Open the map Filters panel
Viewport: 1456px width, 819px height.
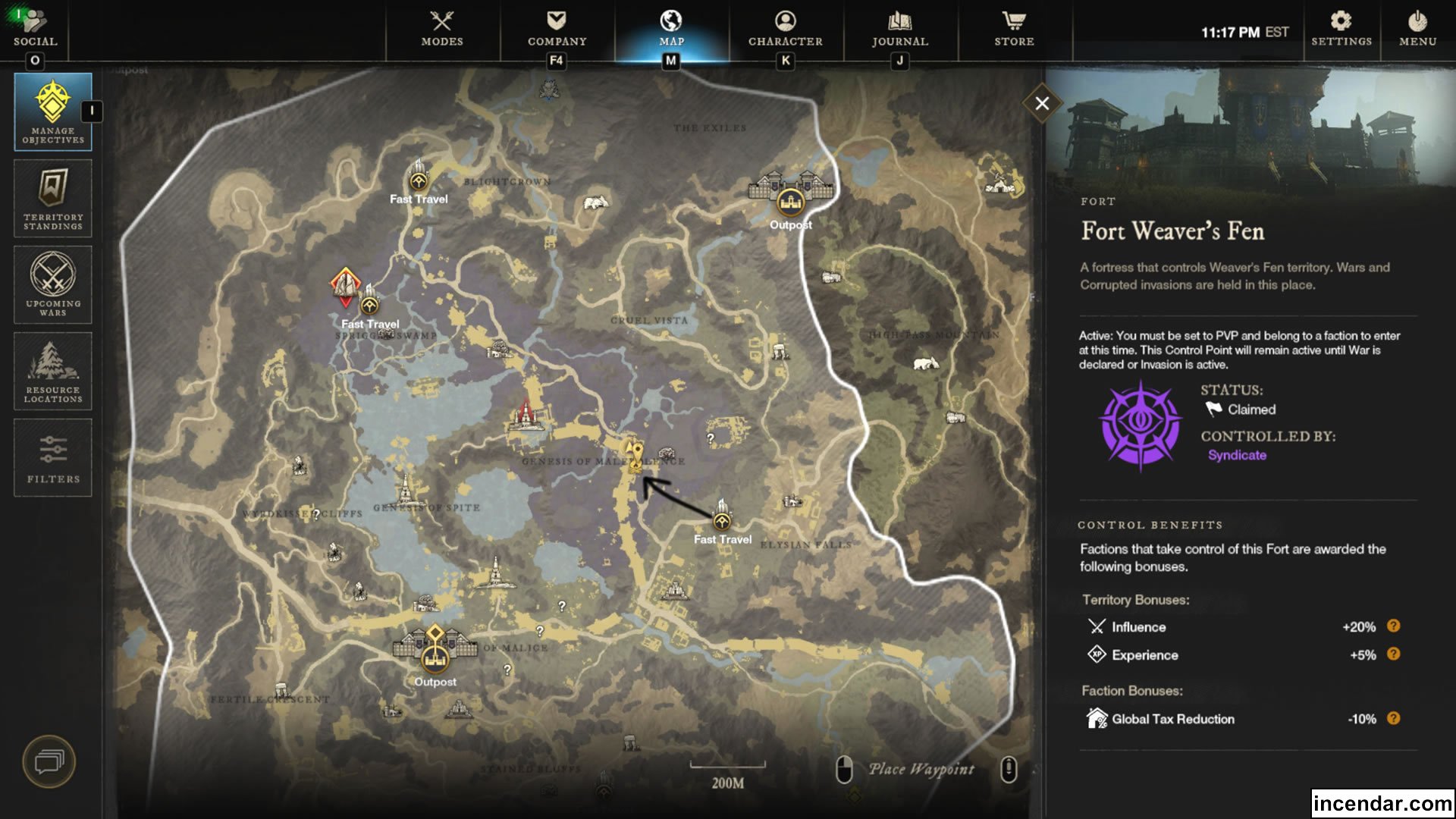(x=52, y=457)
